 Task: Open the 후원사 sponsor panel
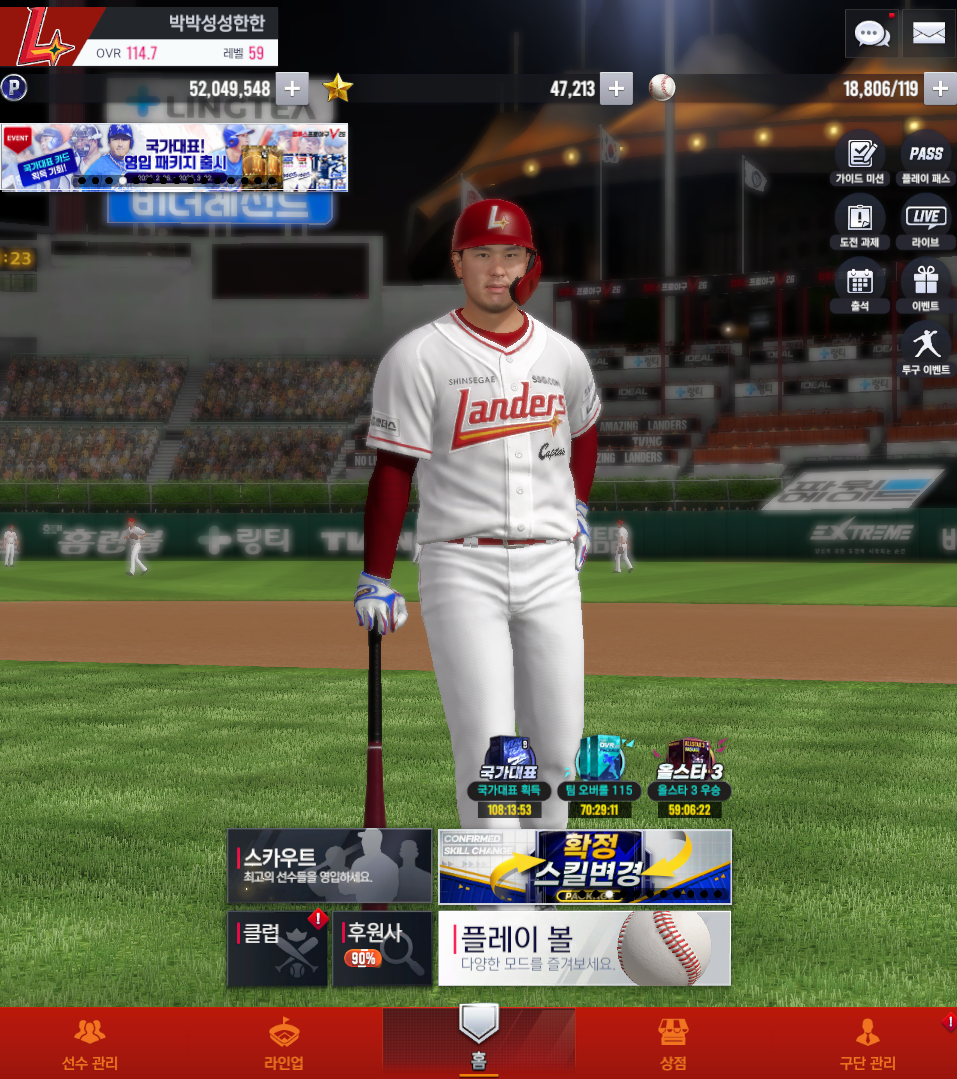(x=383, y=948)
